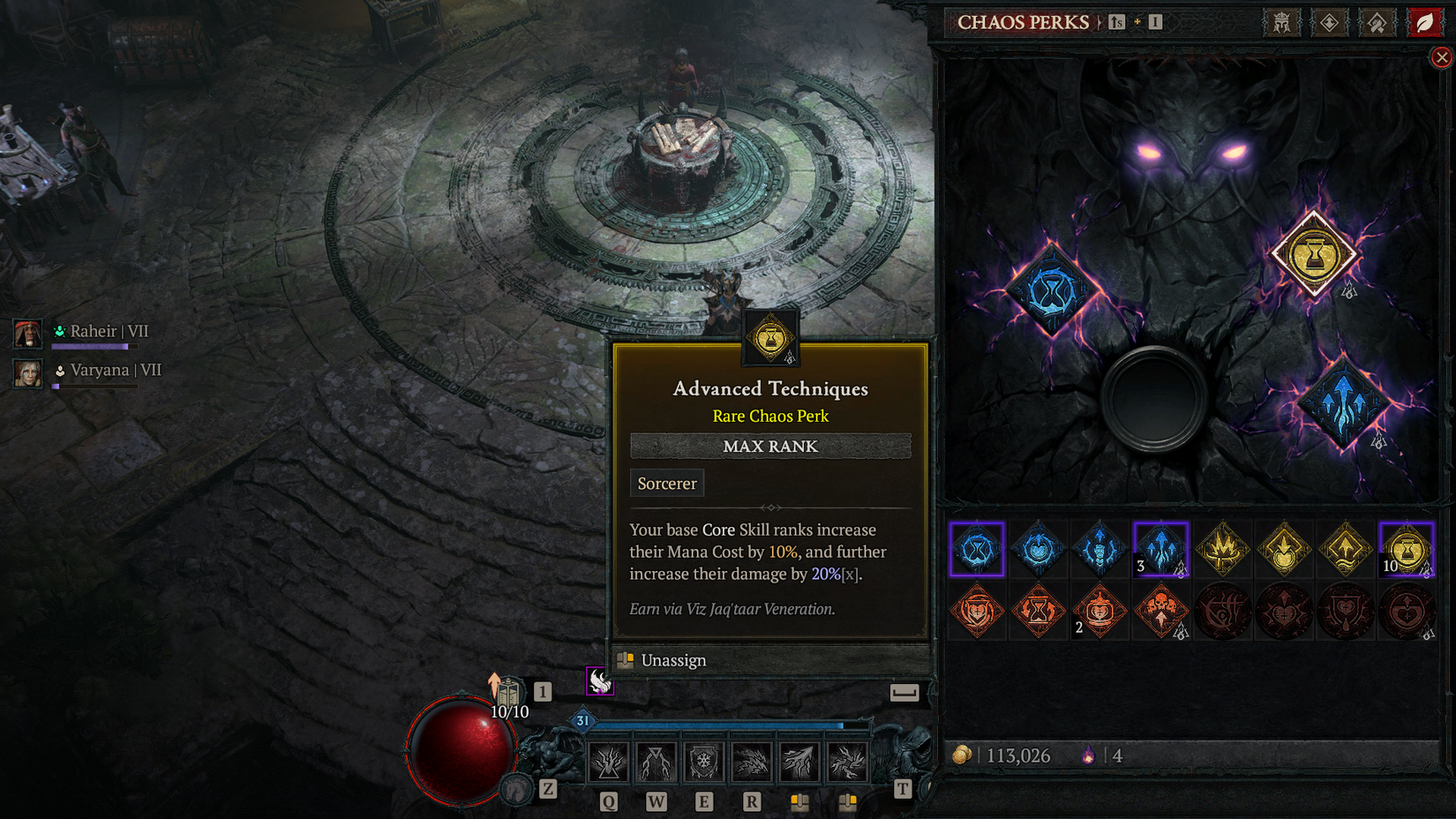Click the upgrade arrow above the potion flask
The width and height of the screenshot is (1456, 819).
(x=492, y=683)
